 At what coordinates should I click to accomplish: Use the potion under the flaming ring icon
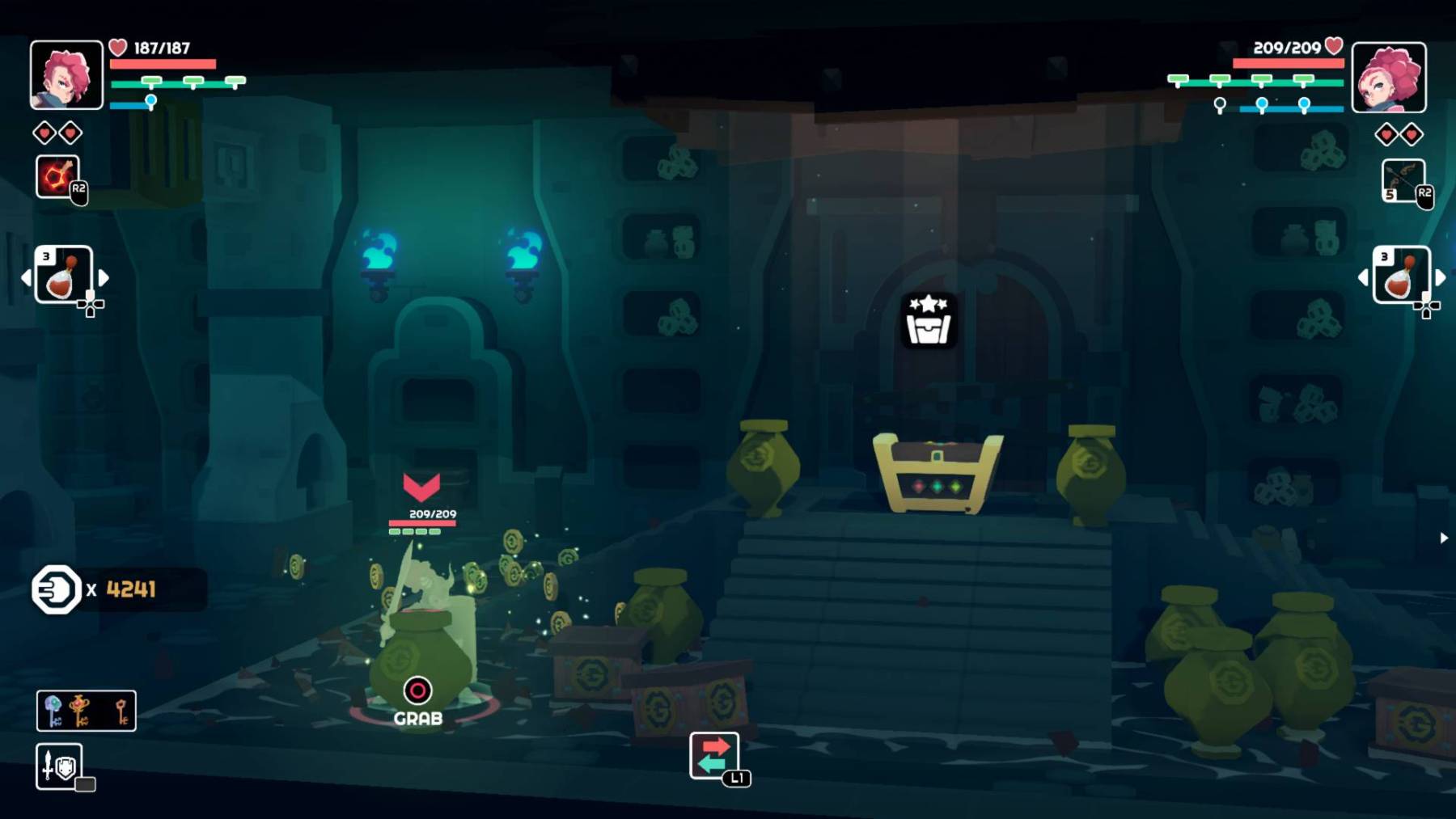[x=63, y=275]
